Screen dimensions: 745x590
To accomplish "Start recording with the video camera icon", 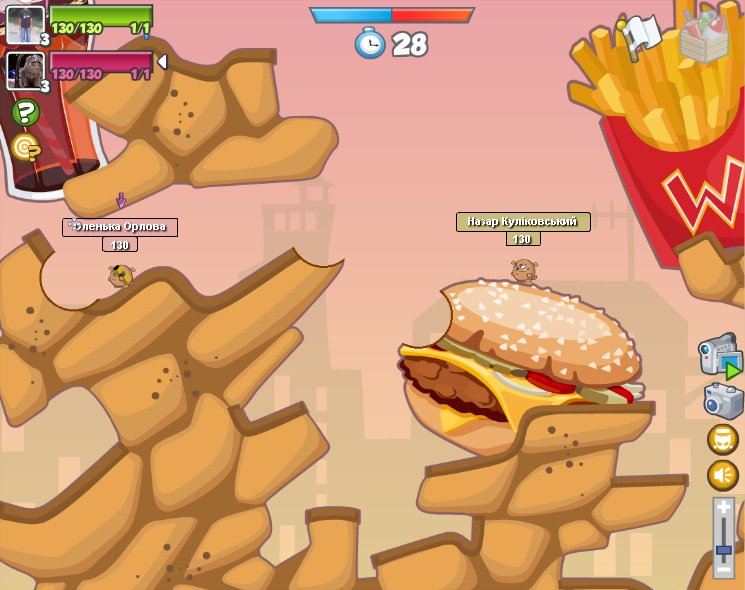I will coord(720,357).
